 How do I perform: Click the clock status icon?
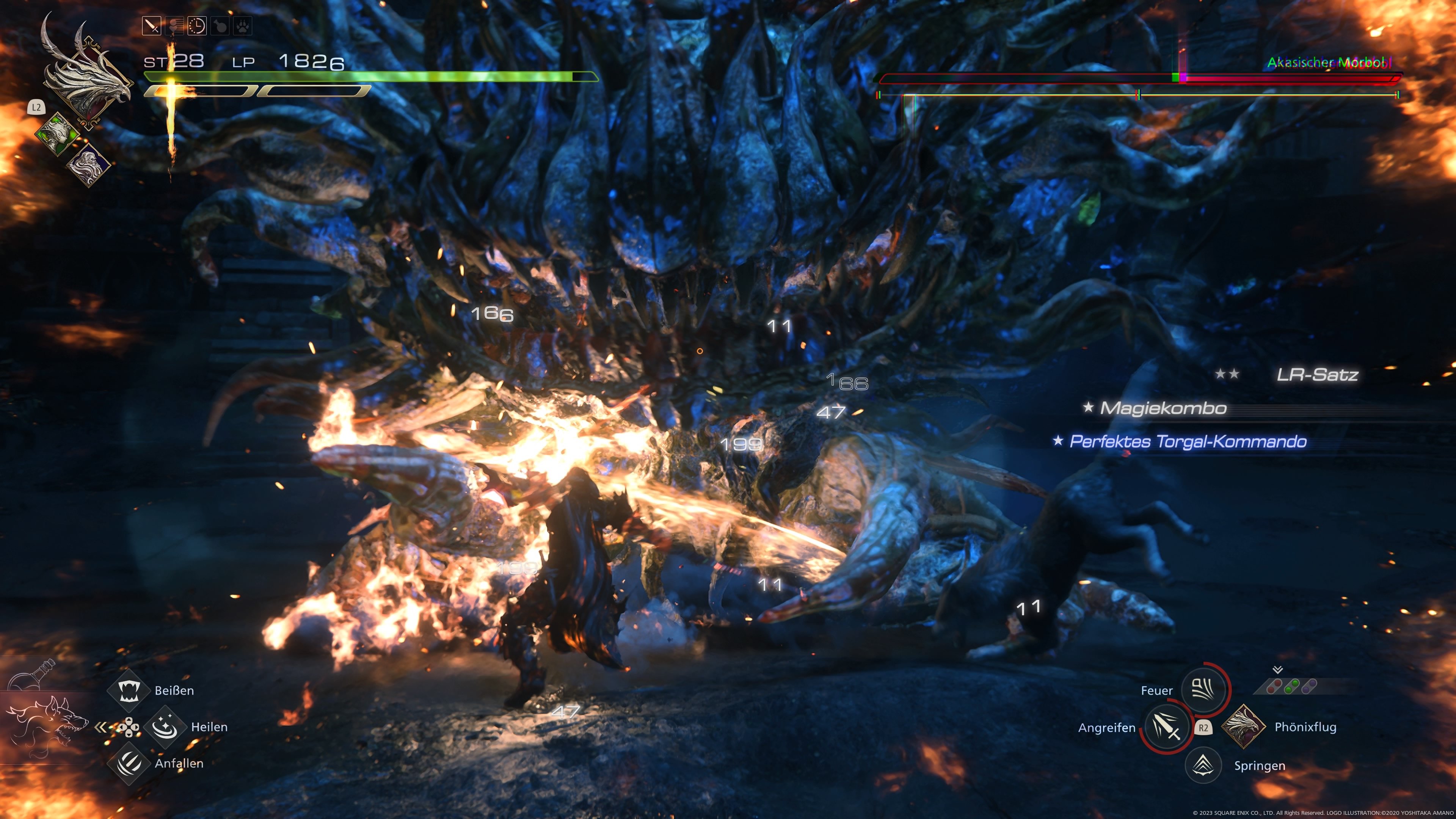pos(197,26)
